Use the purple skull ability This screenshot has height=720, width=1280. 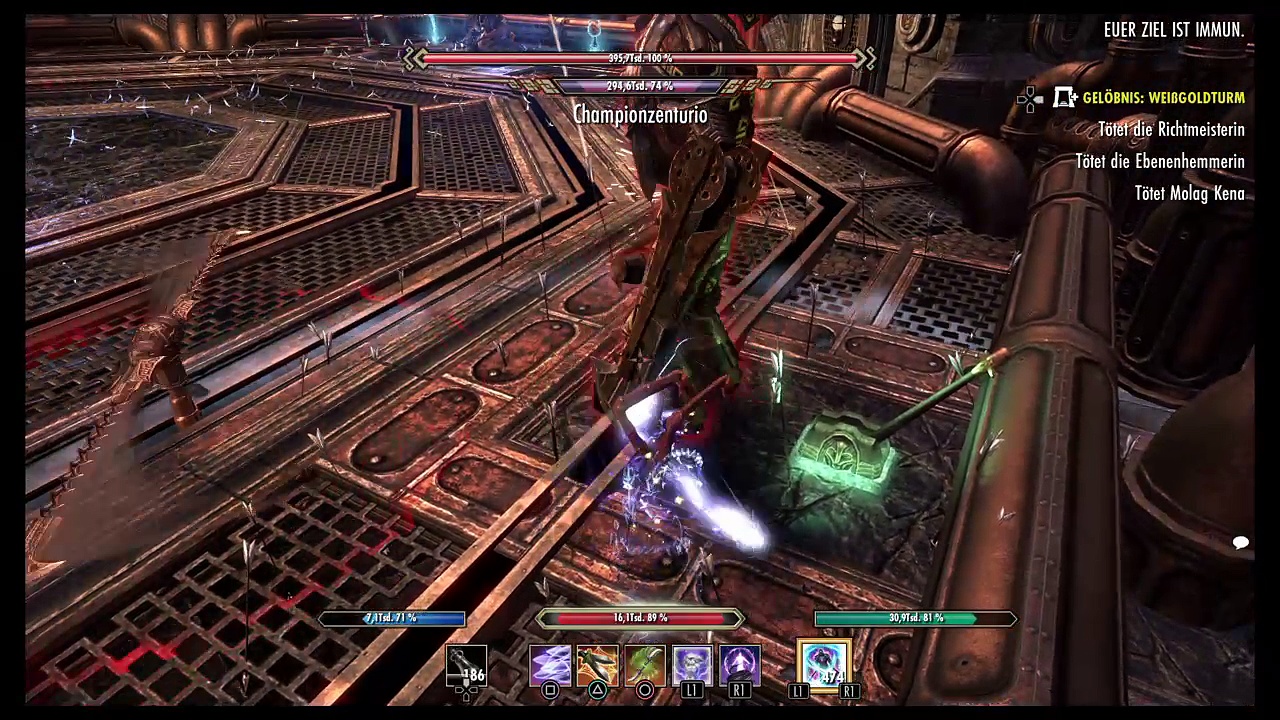[692, 665]
